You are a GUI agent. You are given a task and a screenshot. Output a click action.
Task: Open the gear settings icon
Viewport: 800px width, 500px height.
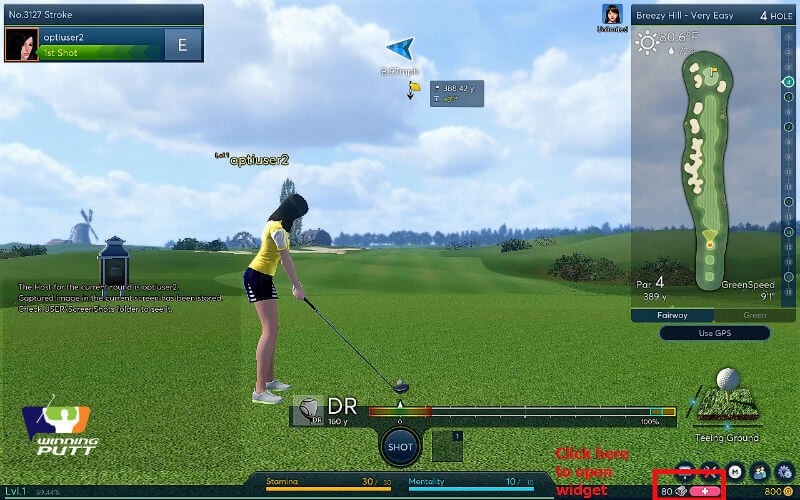coord(785,470)
